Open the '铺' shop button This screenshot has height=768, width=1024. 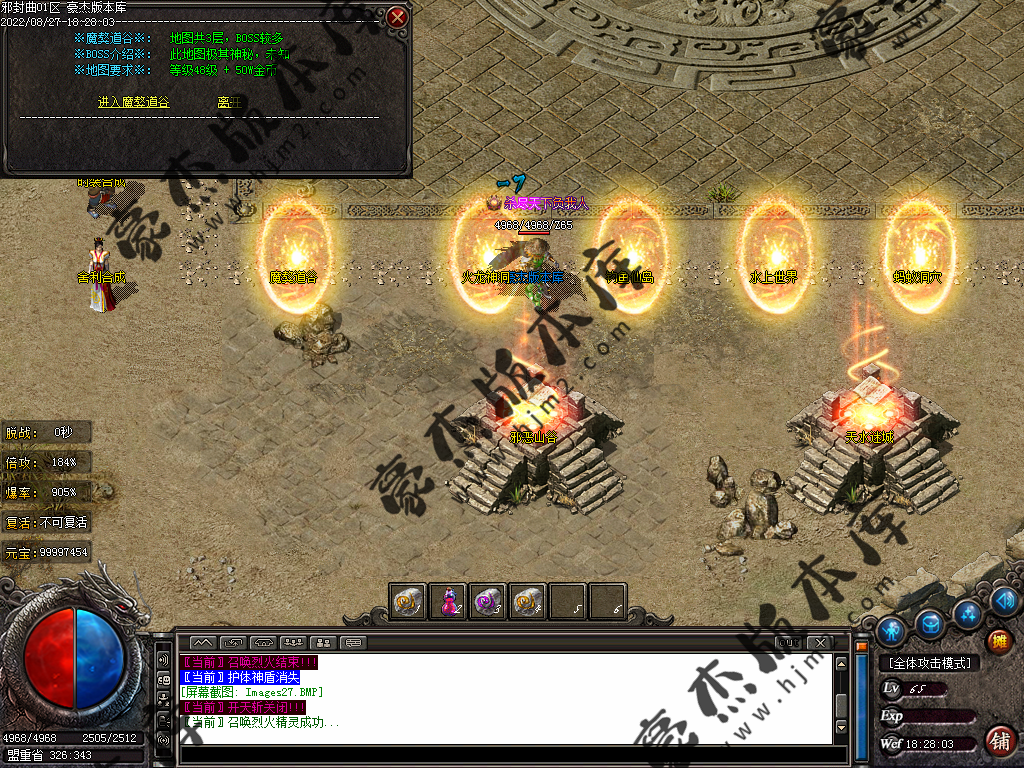[x=998, y=740]
